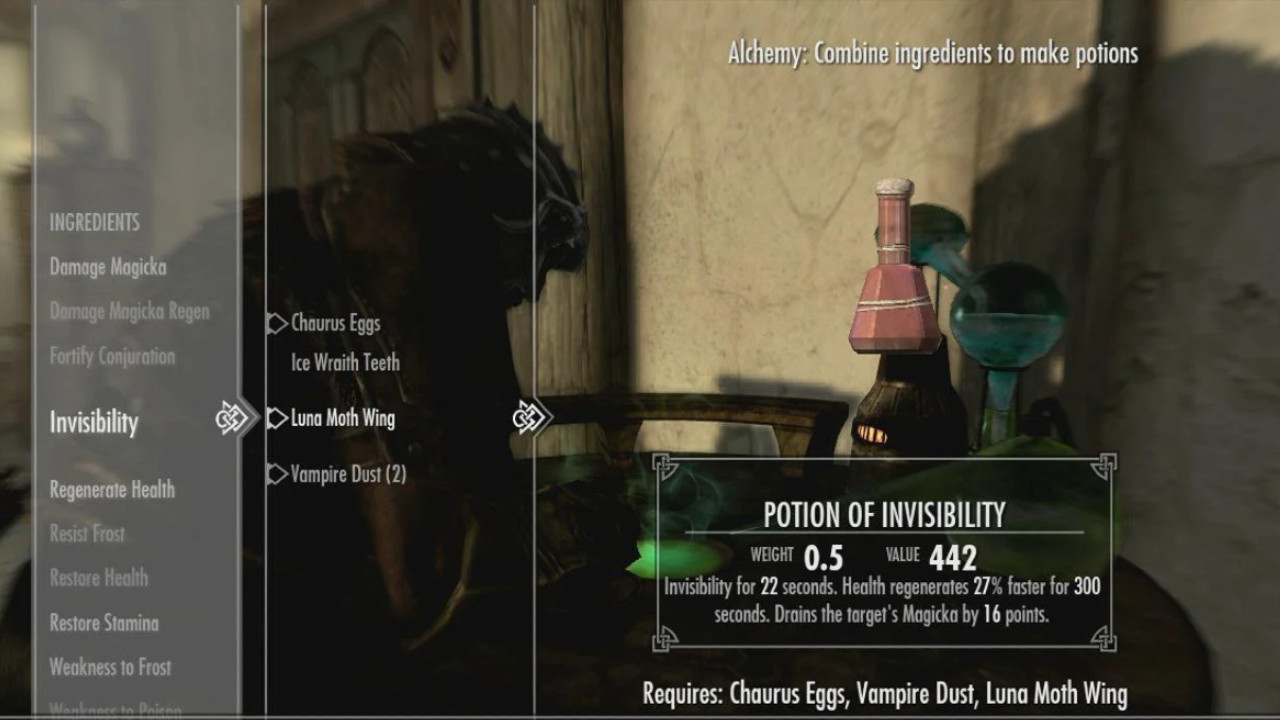The height and width of the screenshot is (720, 1280).
Task: Click the knot icon beside Luna Moth Wing
Action: [x=529, y=416]
